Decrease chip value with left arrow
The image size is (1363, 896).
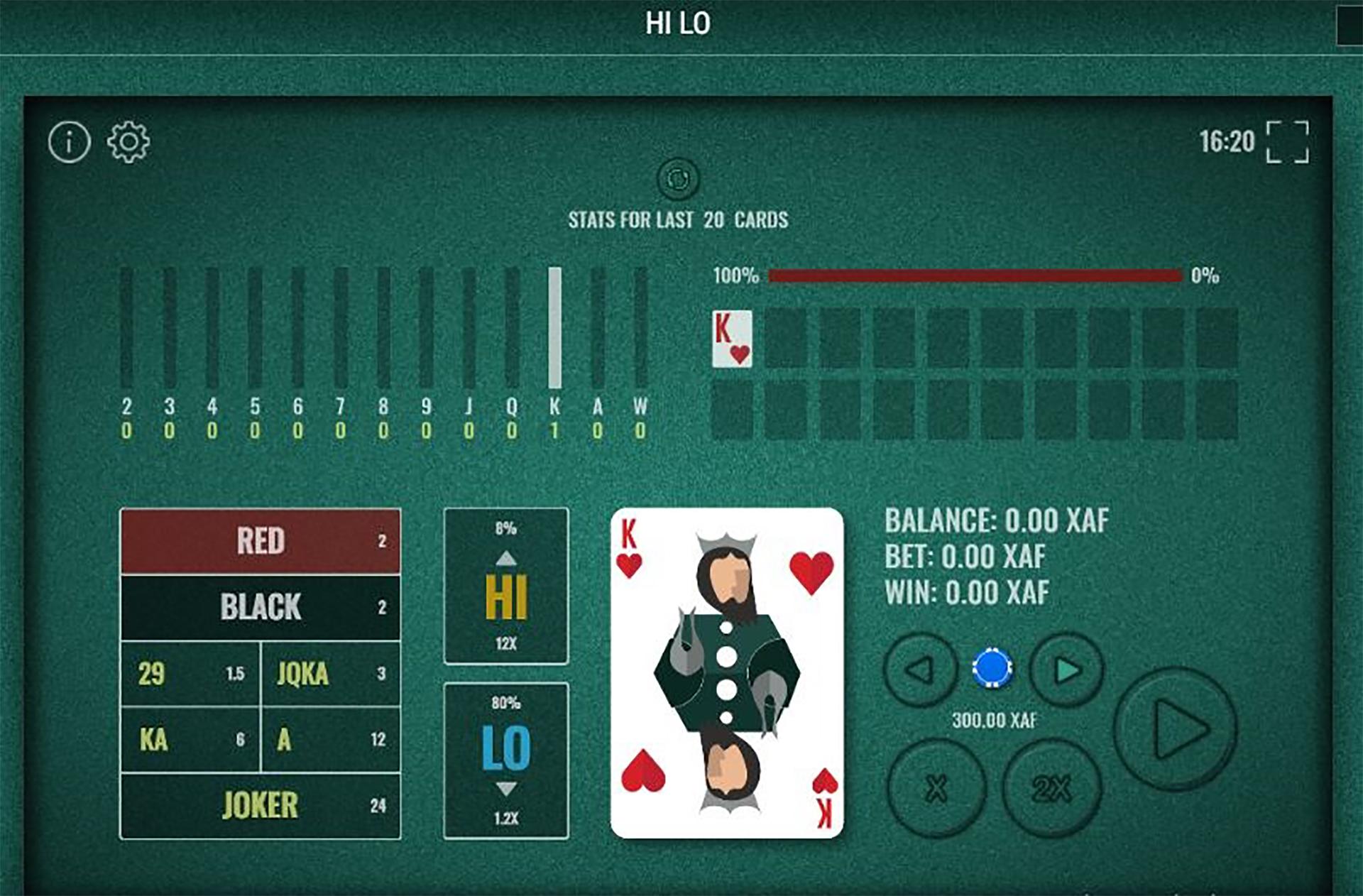pyautogui.click(x=921, y=670)
